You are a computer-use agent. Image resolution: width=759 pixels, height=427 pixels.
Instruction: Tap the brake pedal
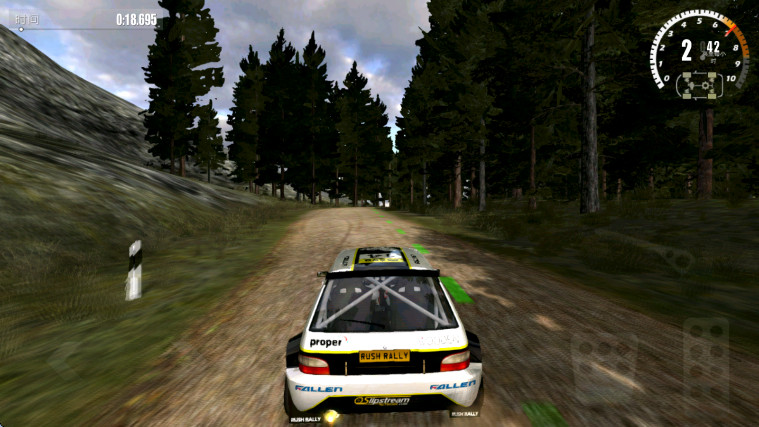tap(605, 366)
